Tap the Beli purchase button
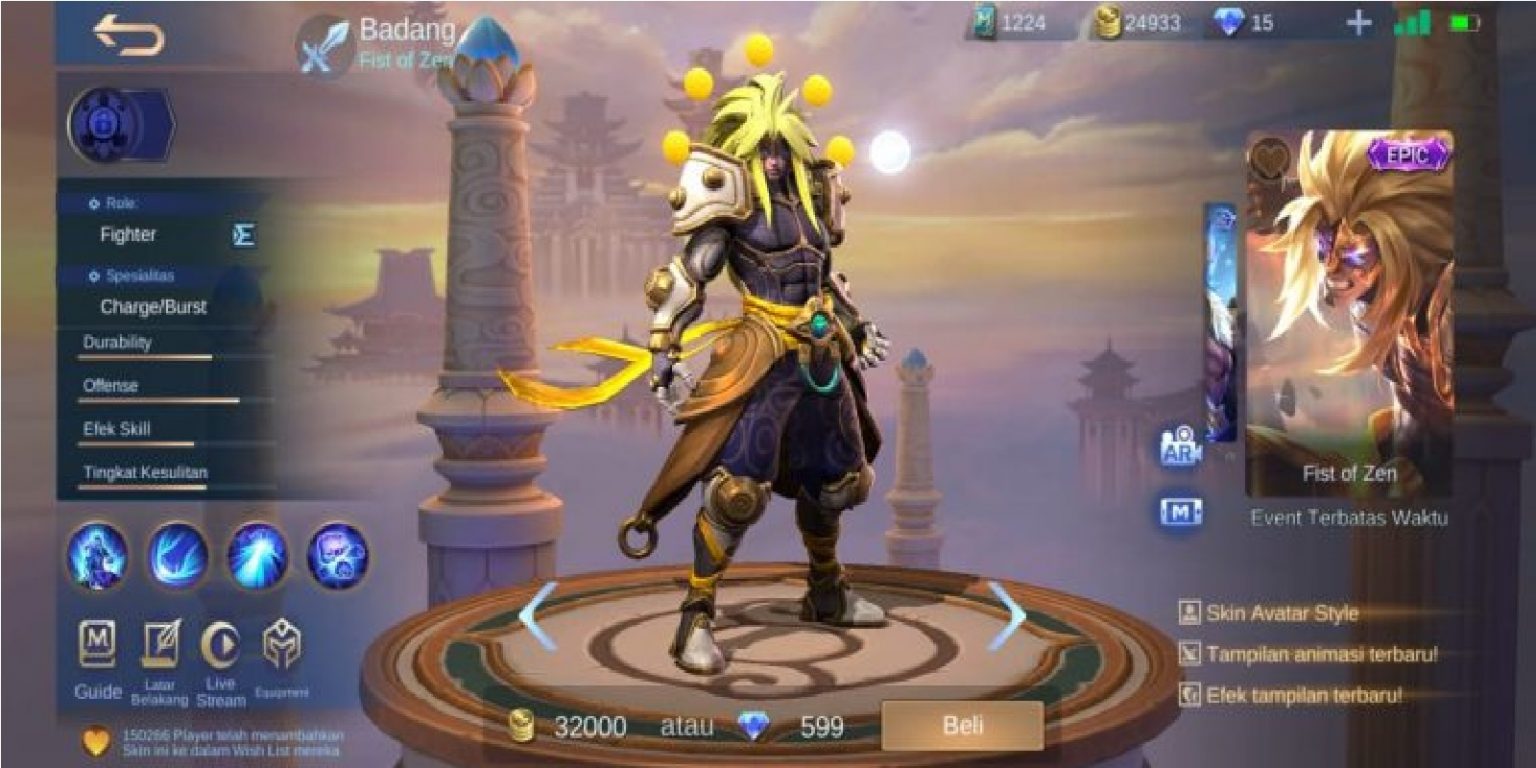 click(x=965, y=727)
